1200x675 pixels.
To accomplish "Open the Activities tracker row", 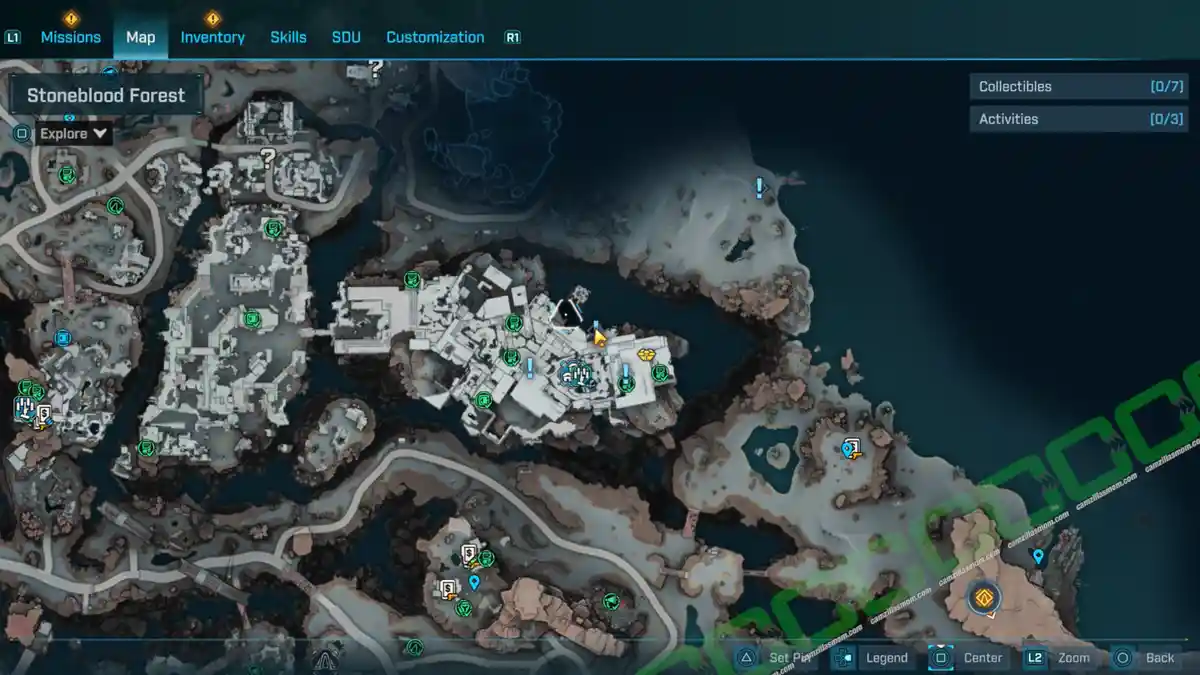I will [1076, 119].
